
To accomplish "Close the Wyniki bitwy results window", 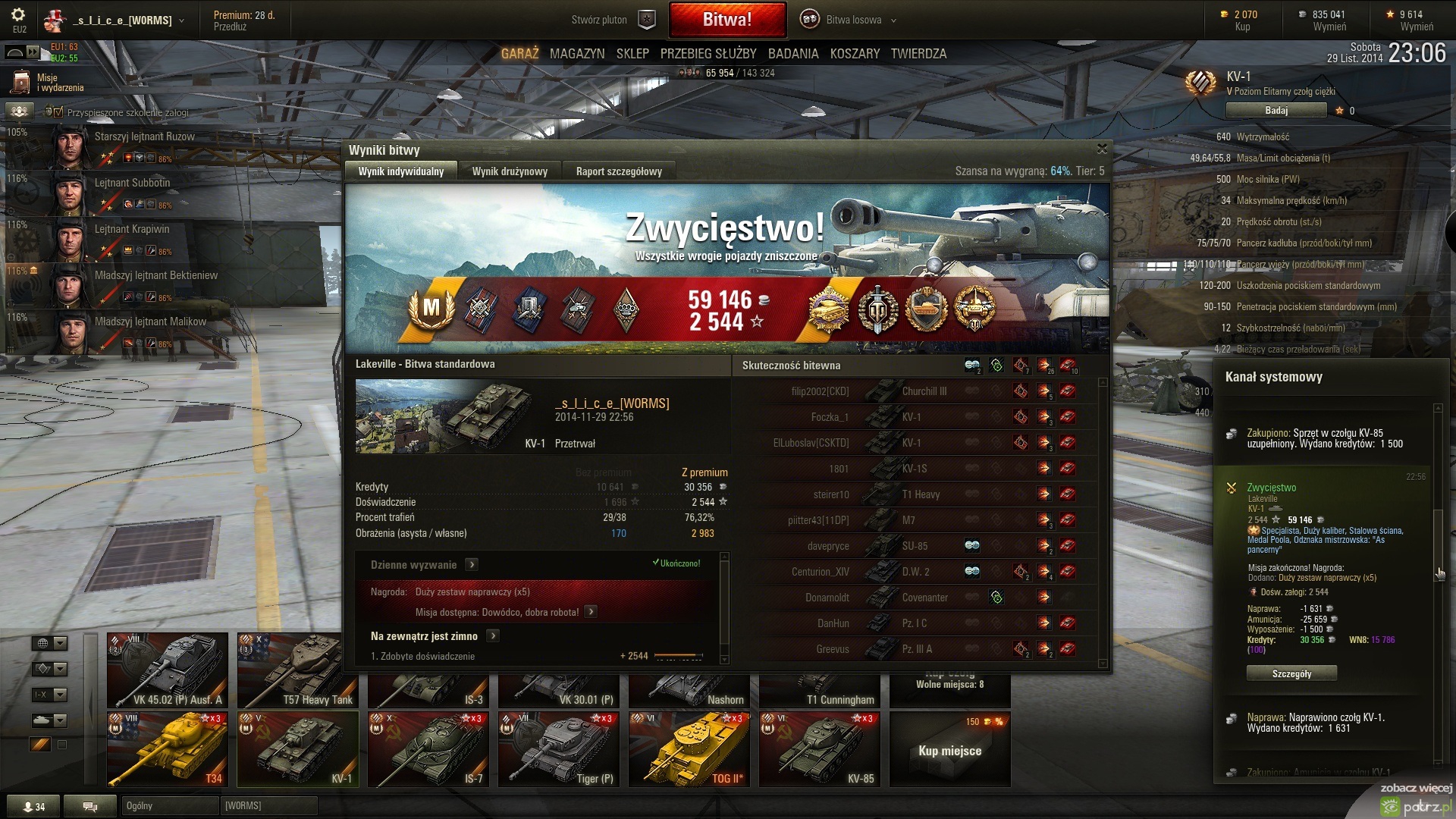I will pos(1102,149).
